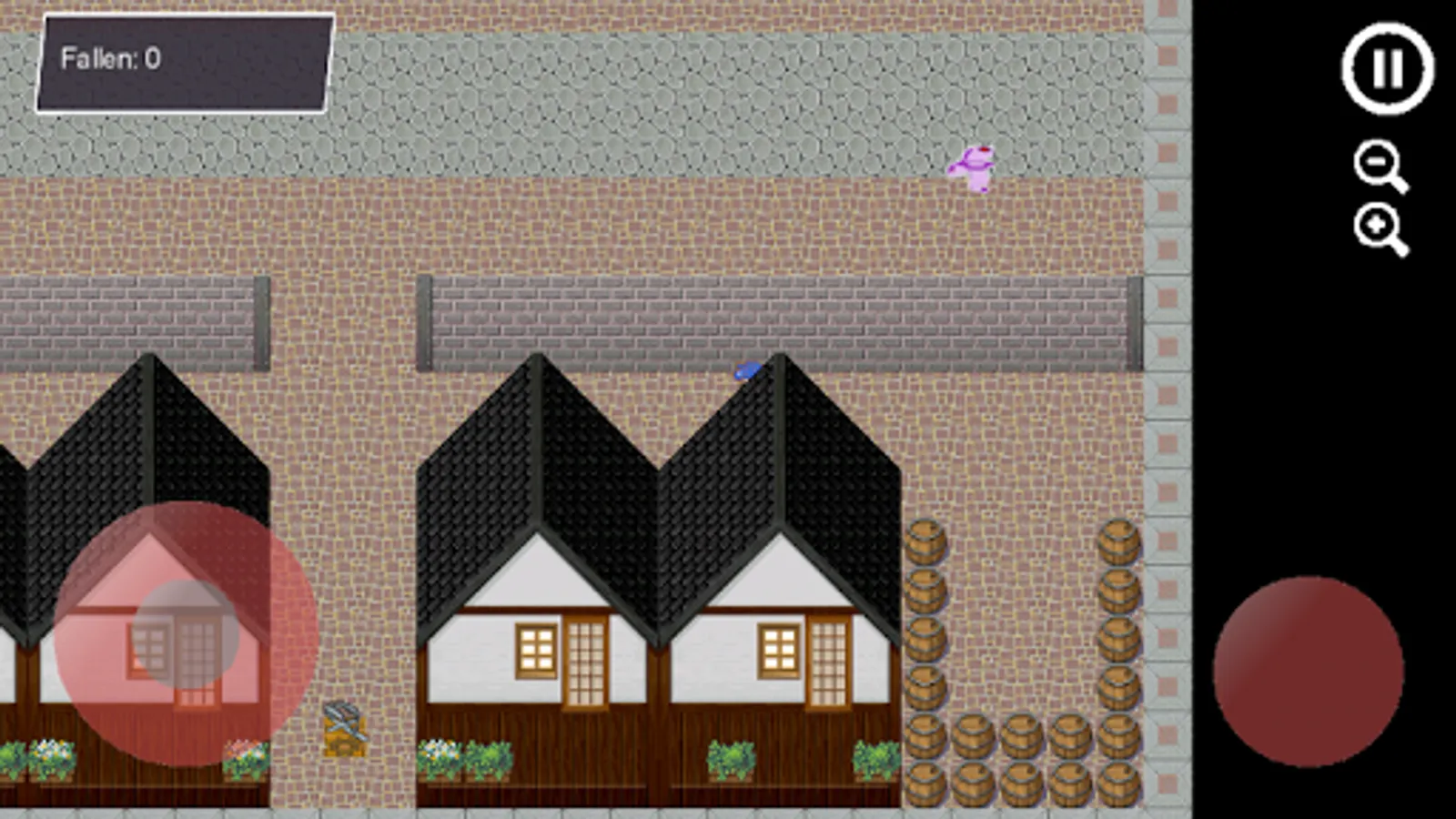Screen dimensions: 1456x819
Task: Tap the blue slime on the rooftop
Action: tap(748, 368)
